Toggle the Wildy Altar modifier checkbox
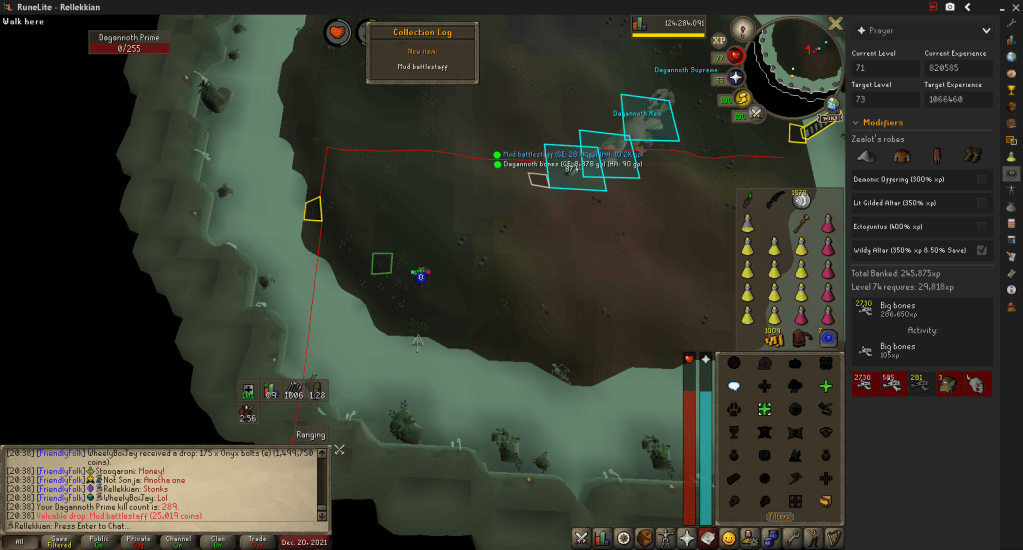 981,250
